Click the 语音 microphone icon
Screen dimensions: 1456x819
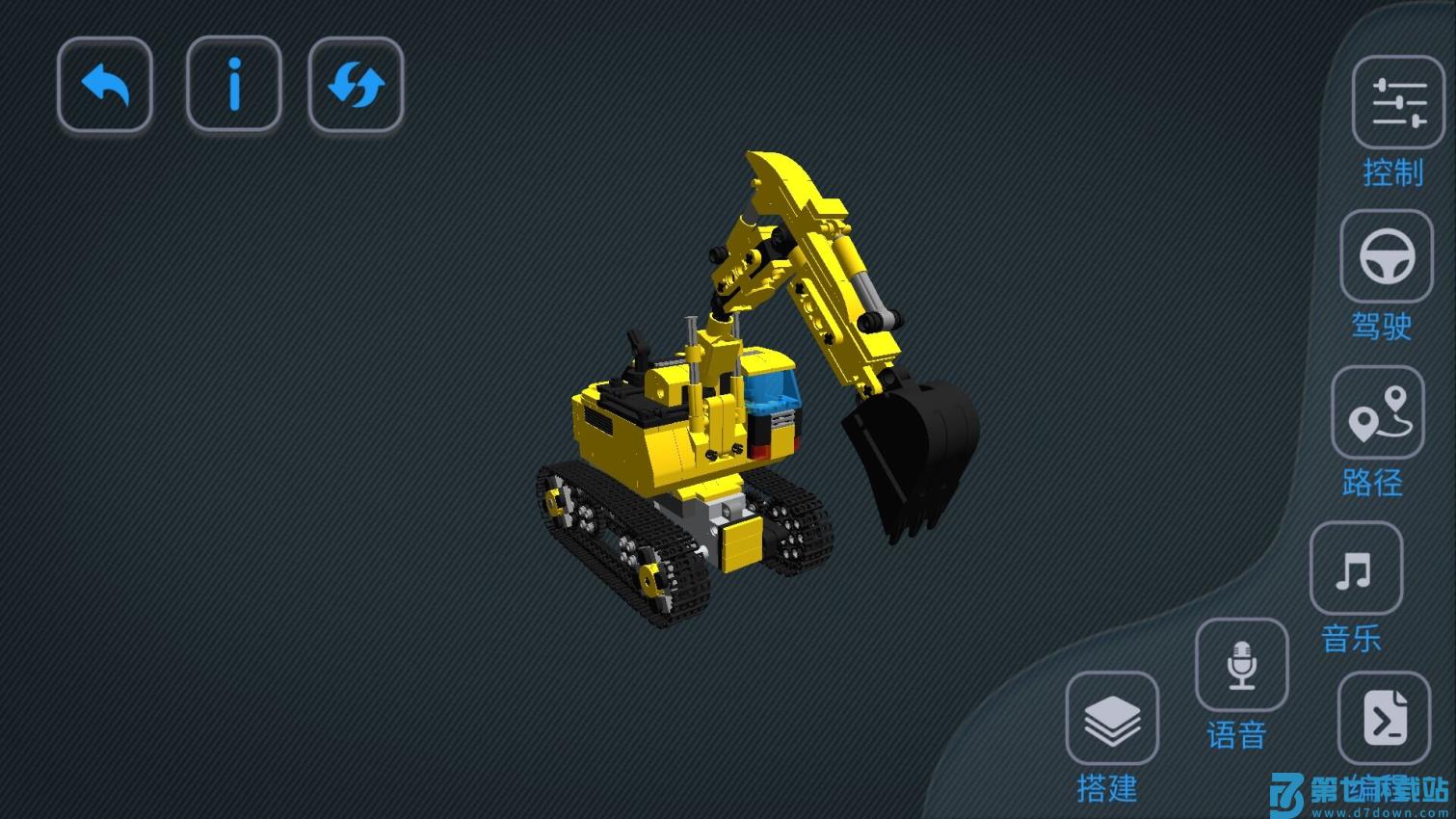tap(1240, 666)
